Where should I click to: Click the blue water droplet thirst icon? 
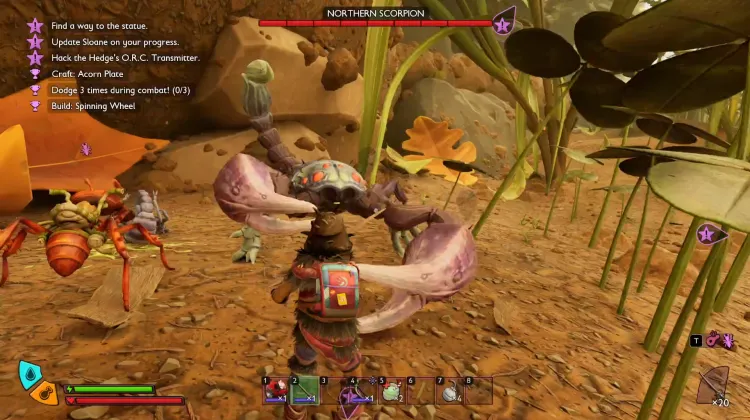tap(27, 374)
